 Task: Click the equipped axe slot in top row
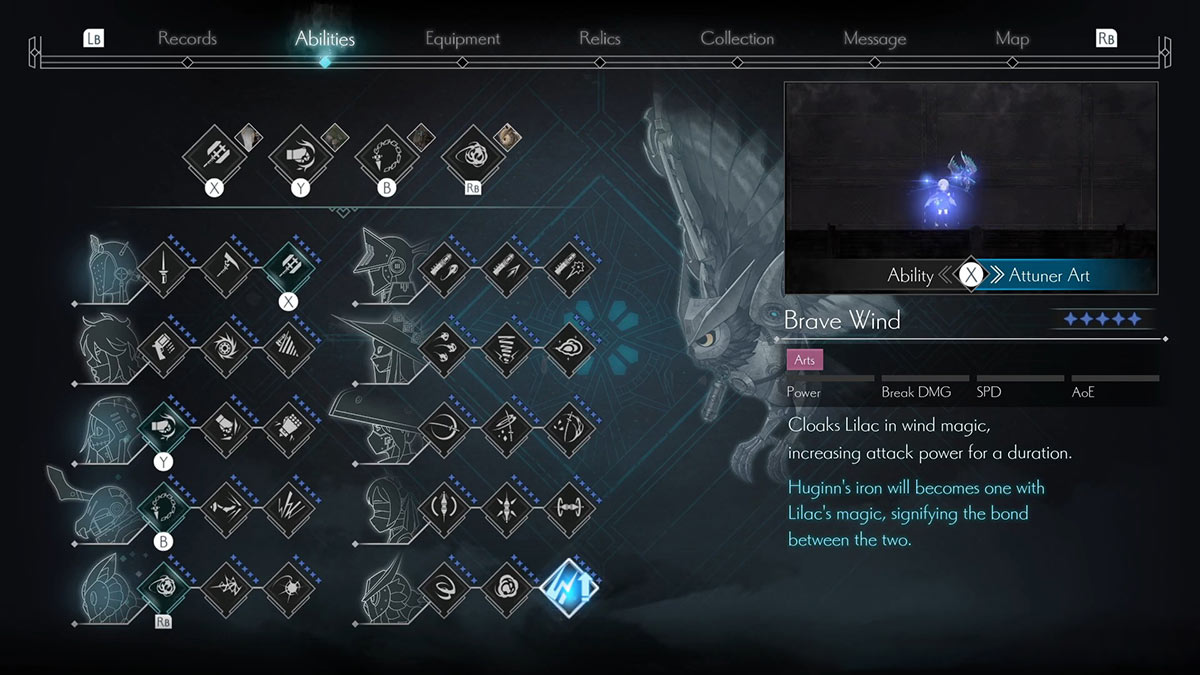click(x=213, y=156)
